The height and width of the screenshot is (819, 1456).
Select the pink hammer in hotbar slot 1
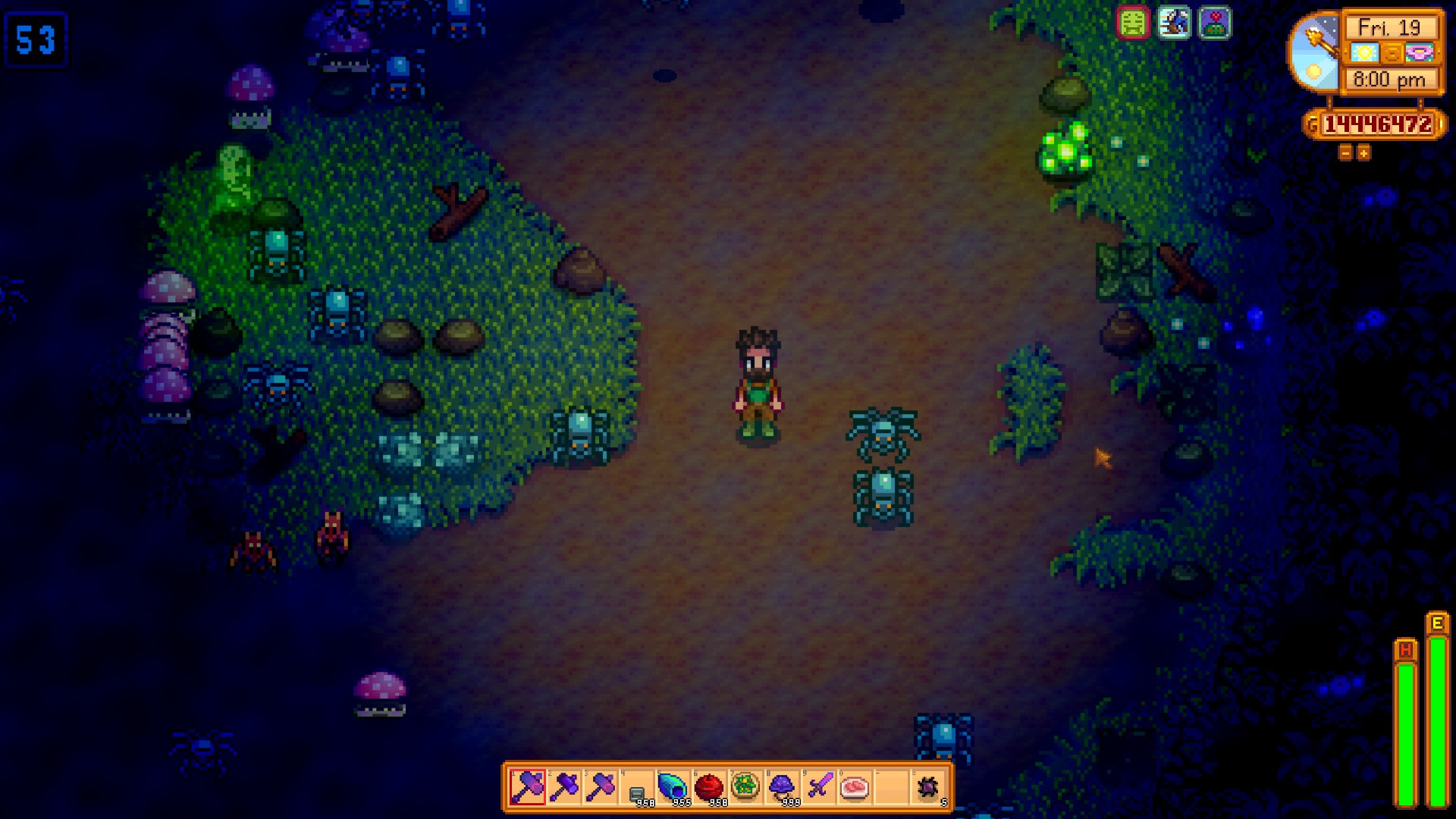point(526,789)
